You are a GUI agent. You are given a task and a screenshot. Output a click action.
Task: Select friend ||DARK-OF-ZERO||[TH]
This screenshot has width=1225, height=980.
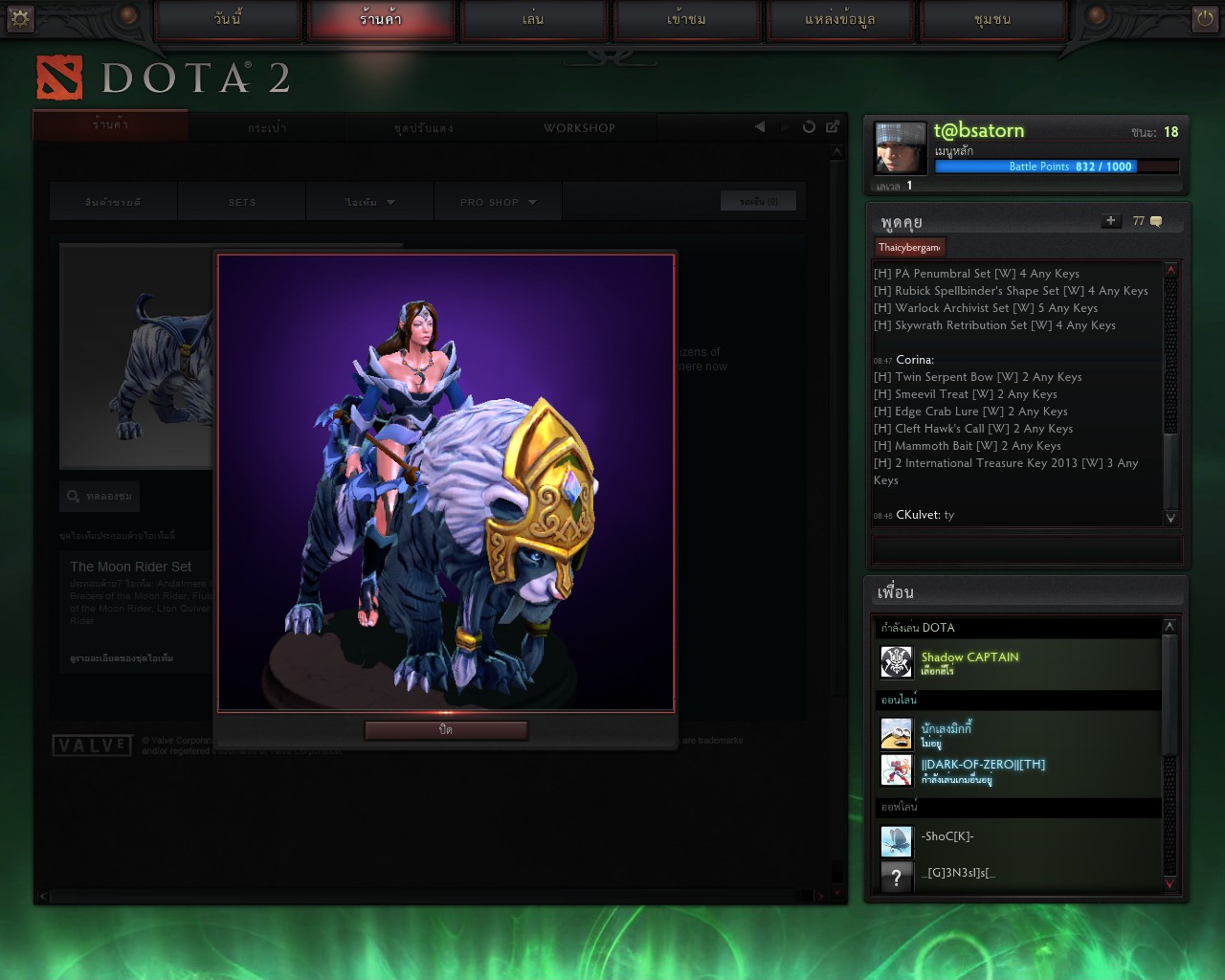point(983,769)
